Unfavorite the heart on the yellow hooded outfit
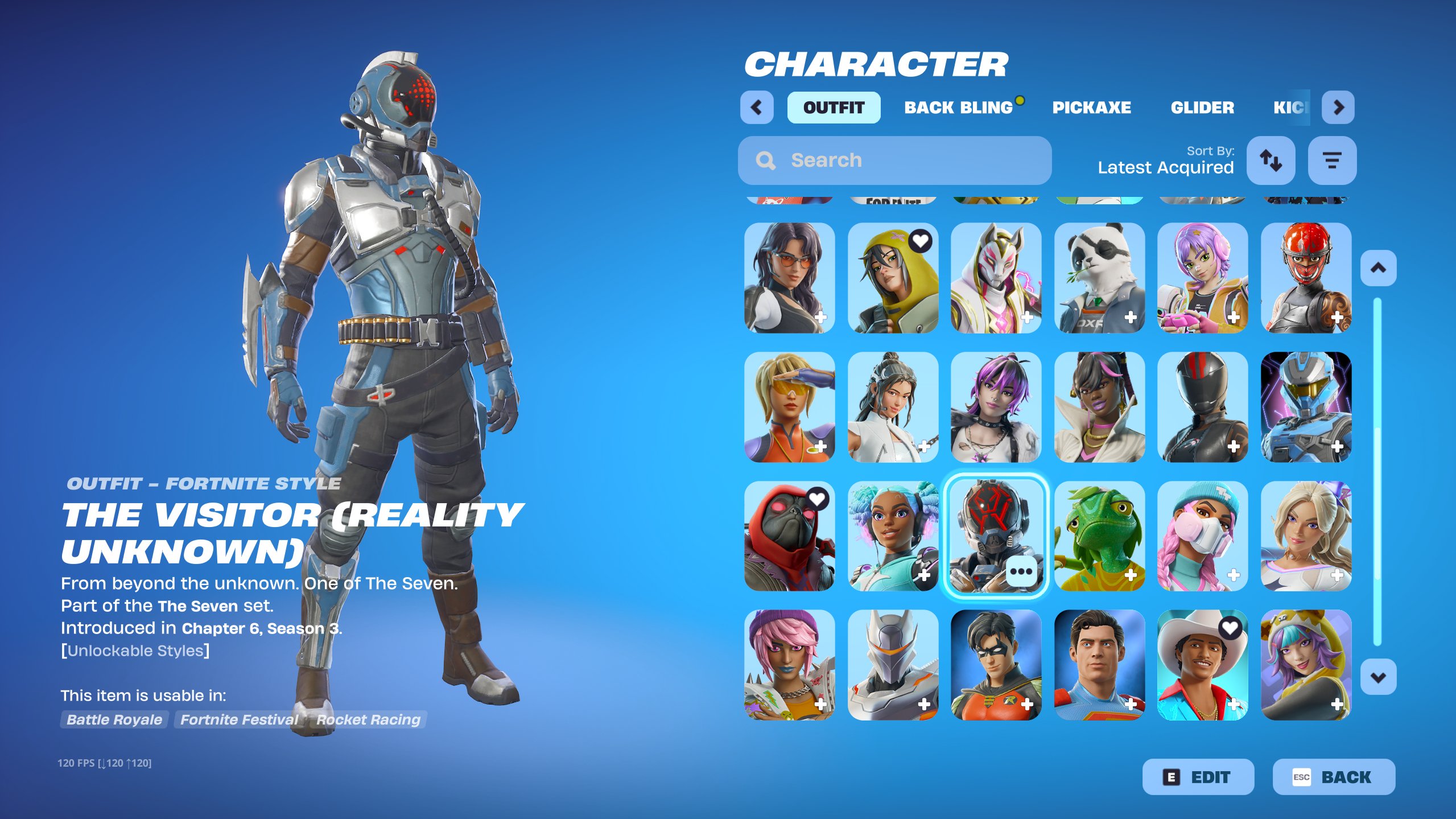 tap(922, 241)
